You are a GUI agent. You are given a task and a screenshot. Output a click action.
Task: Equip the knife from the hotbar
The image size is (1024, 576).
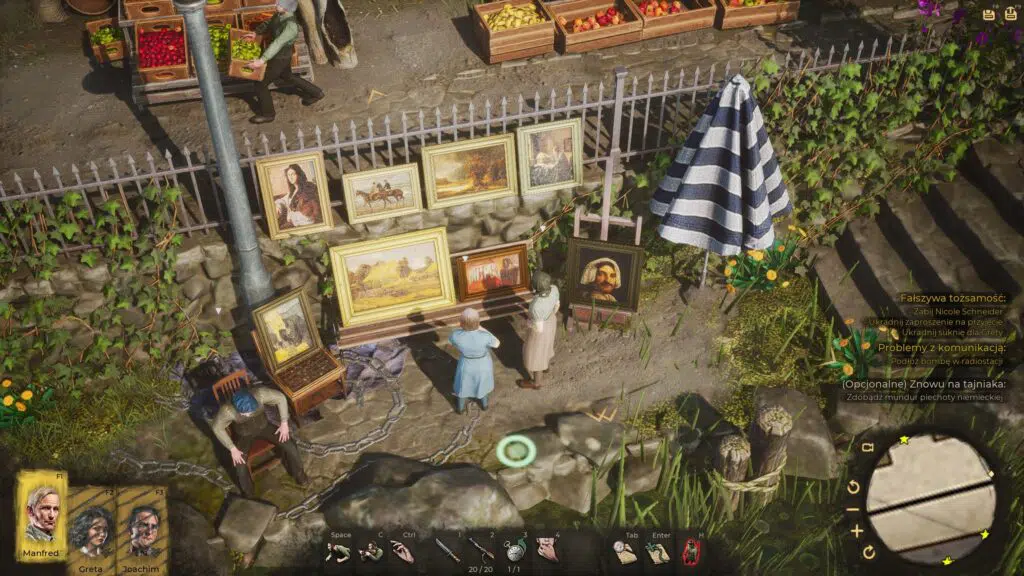tap(447, 550)
